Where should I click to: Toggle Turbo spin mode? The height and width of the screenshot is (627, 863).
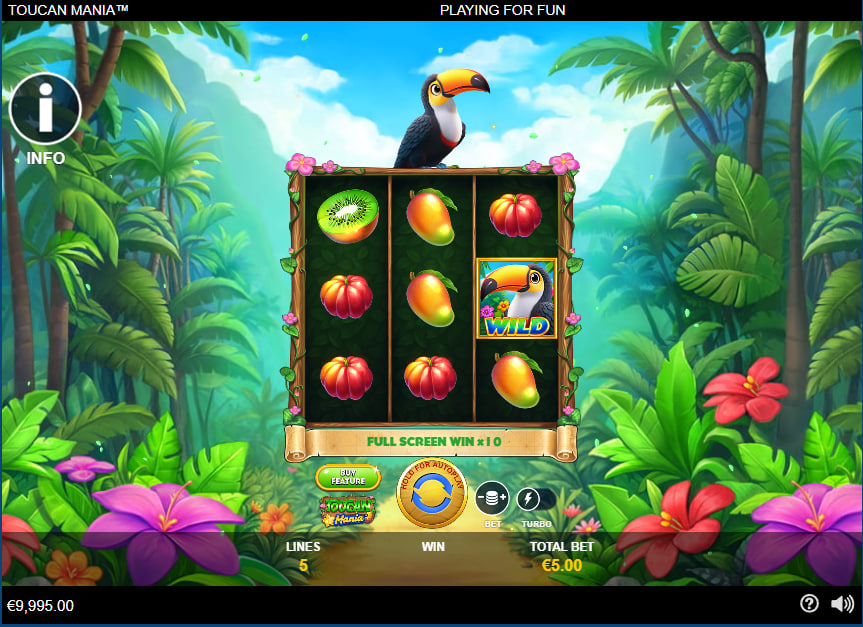pyautogui.click(x=529, y=499)
